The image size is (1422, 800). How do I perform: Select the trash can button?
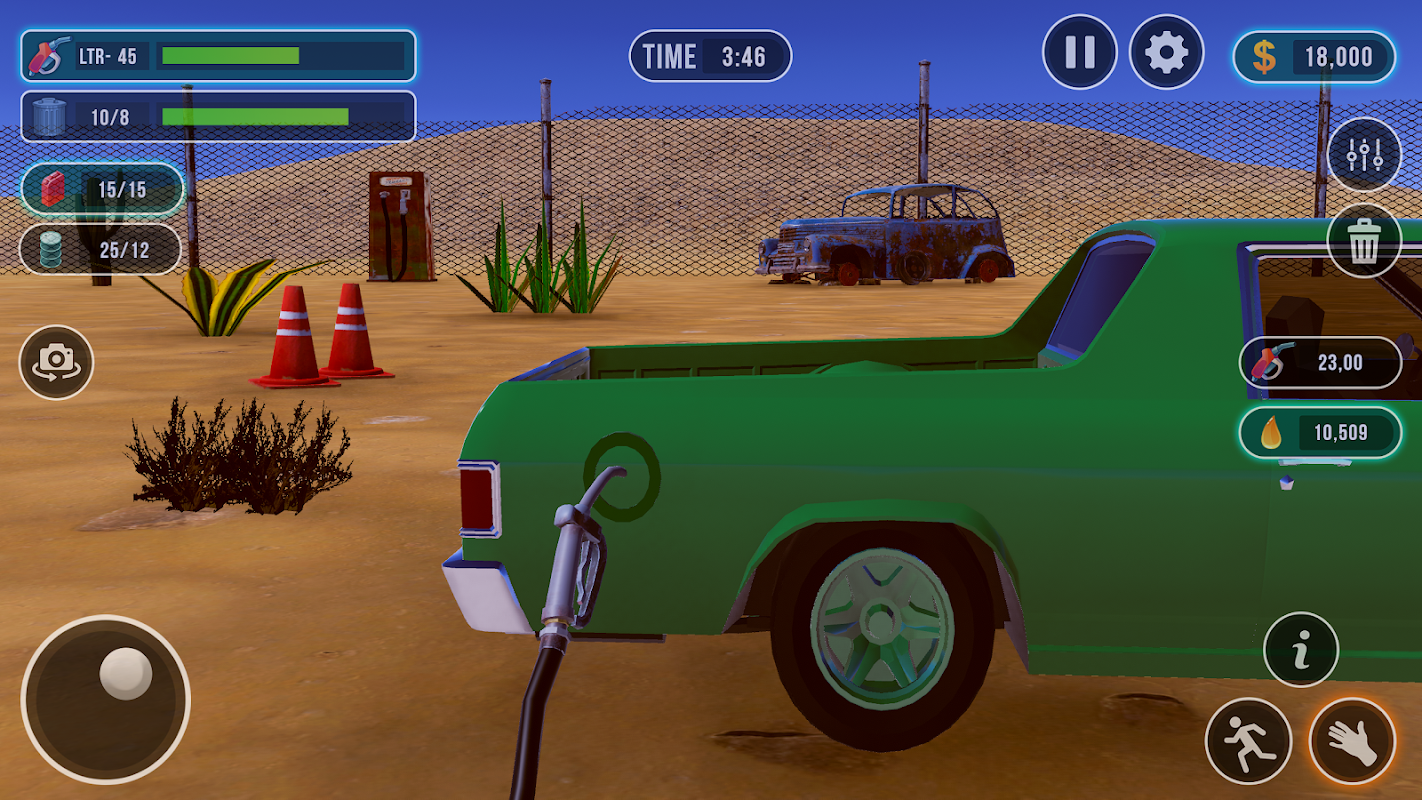1364,241
